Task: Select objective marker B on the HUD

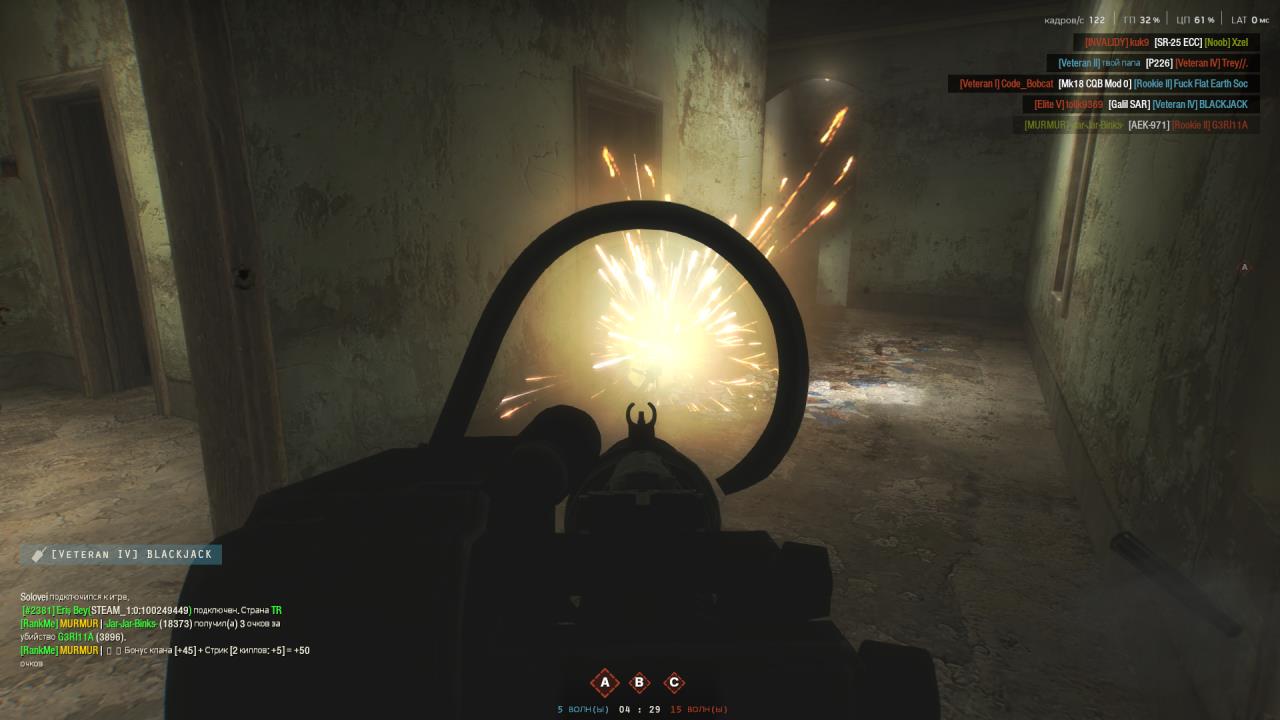Action: tap(639, 682)
